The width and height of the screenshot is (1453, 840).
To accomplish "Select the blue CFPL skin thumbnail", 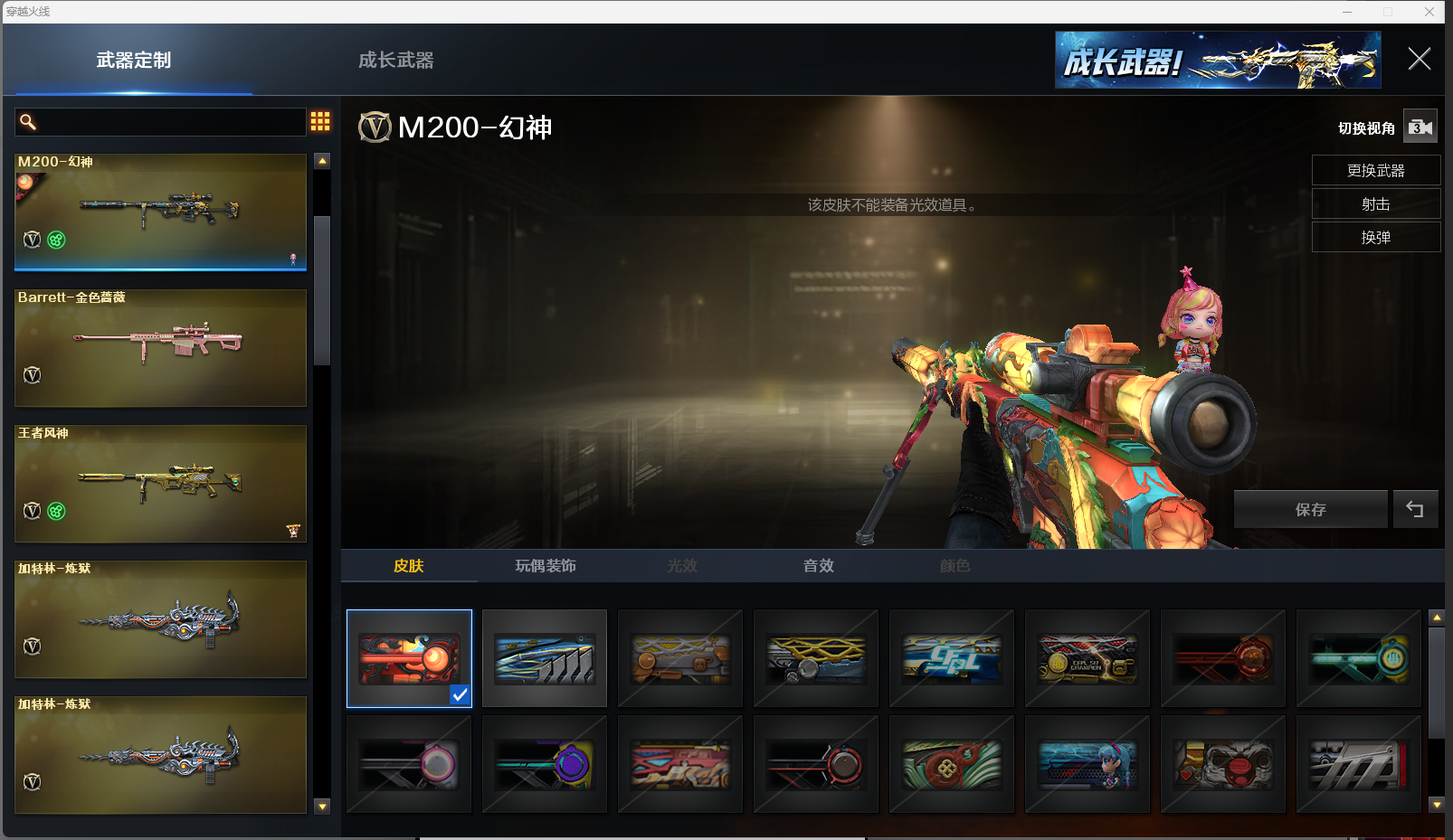I will [x=952, y=658].
